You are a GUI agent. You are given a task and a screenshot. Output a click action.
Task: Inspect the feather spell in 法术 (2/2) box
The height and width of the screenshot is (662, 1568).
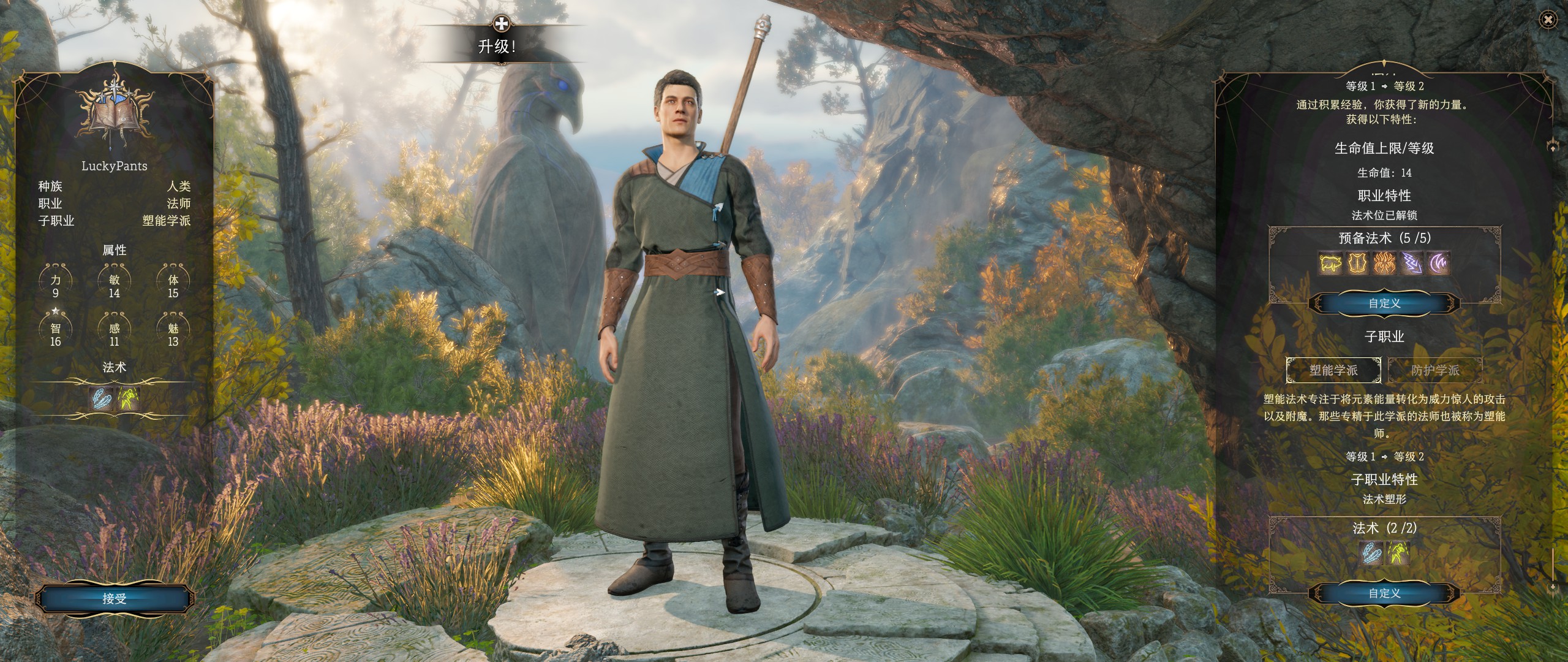click(x=1370, y=554)
